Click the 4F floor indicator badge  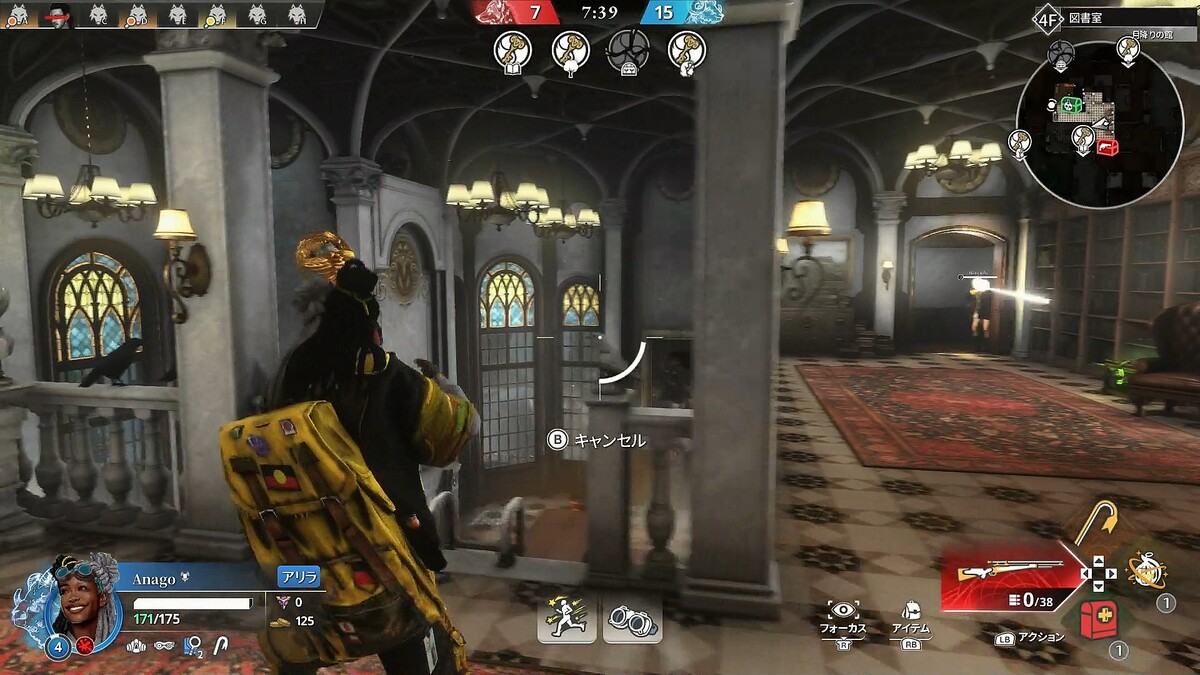click(1047, 18)
